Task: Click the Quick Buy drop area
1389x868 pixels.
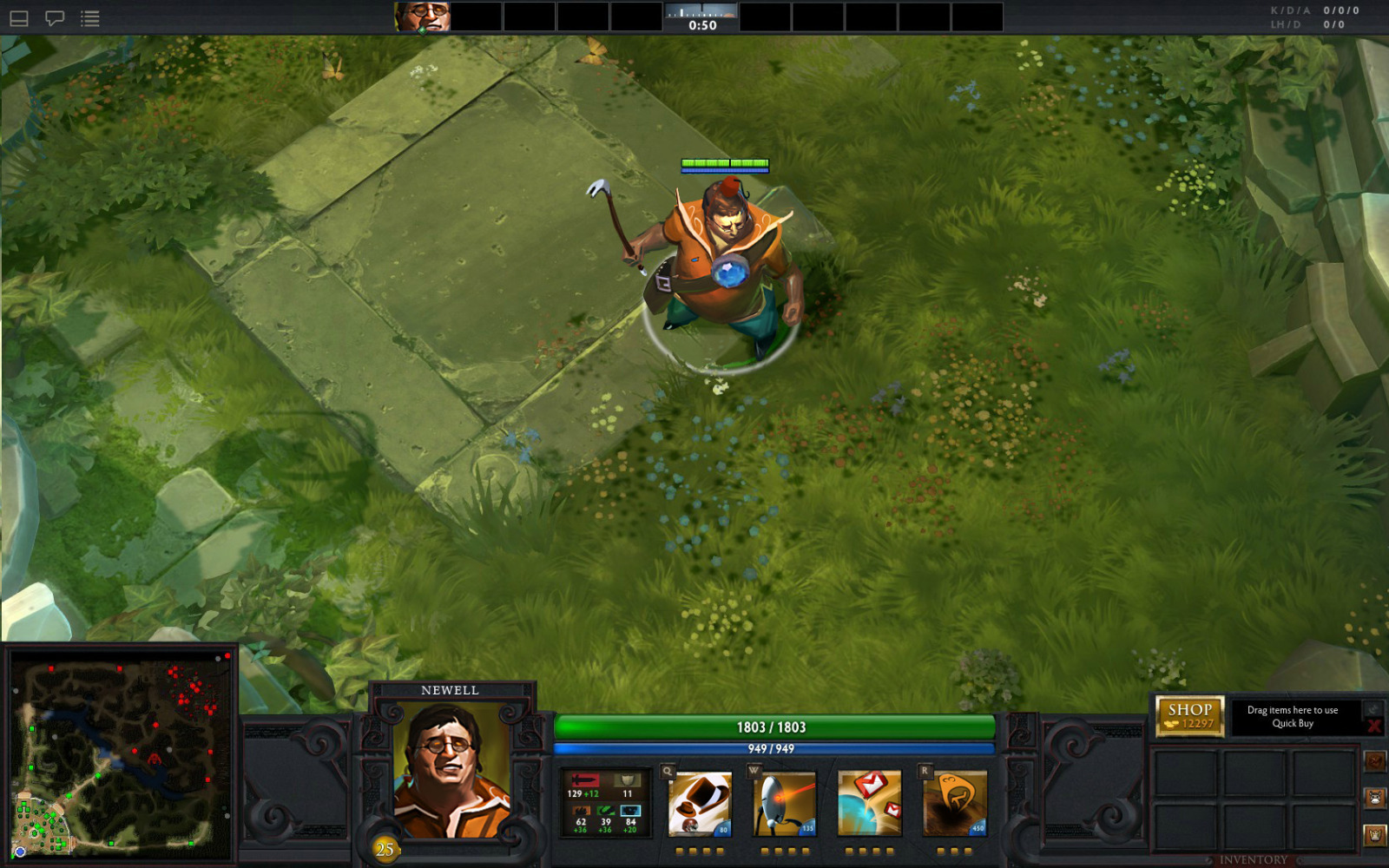Action: (x=1292, y=717)
